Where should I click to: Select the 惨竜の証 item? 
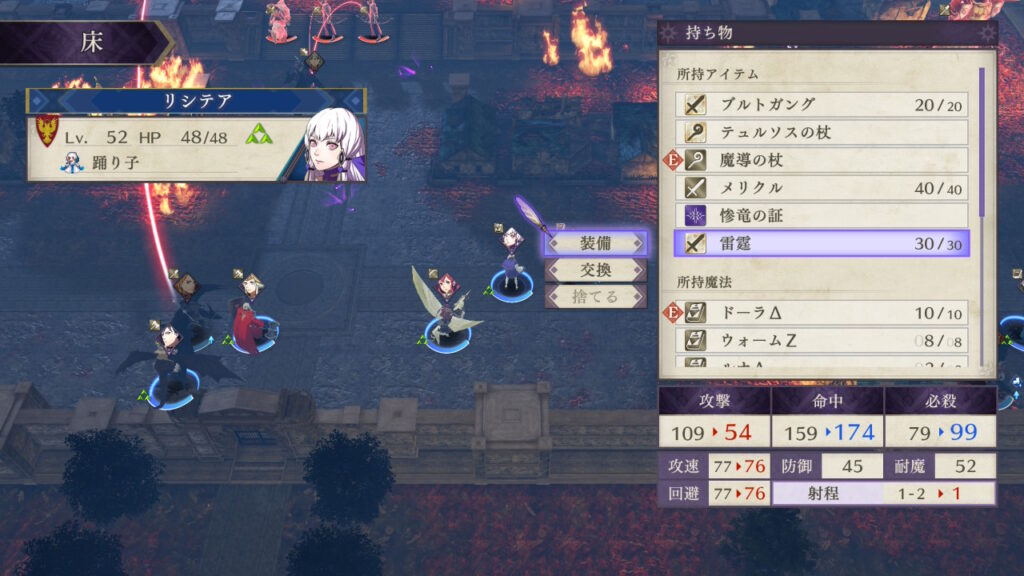tap(822, 215)
